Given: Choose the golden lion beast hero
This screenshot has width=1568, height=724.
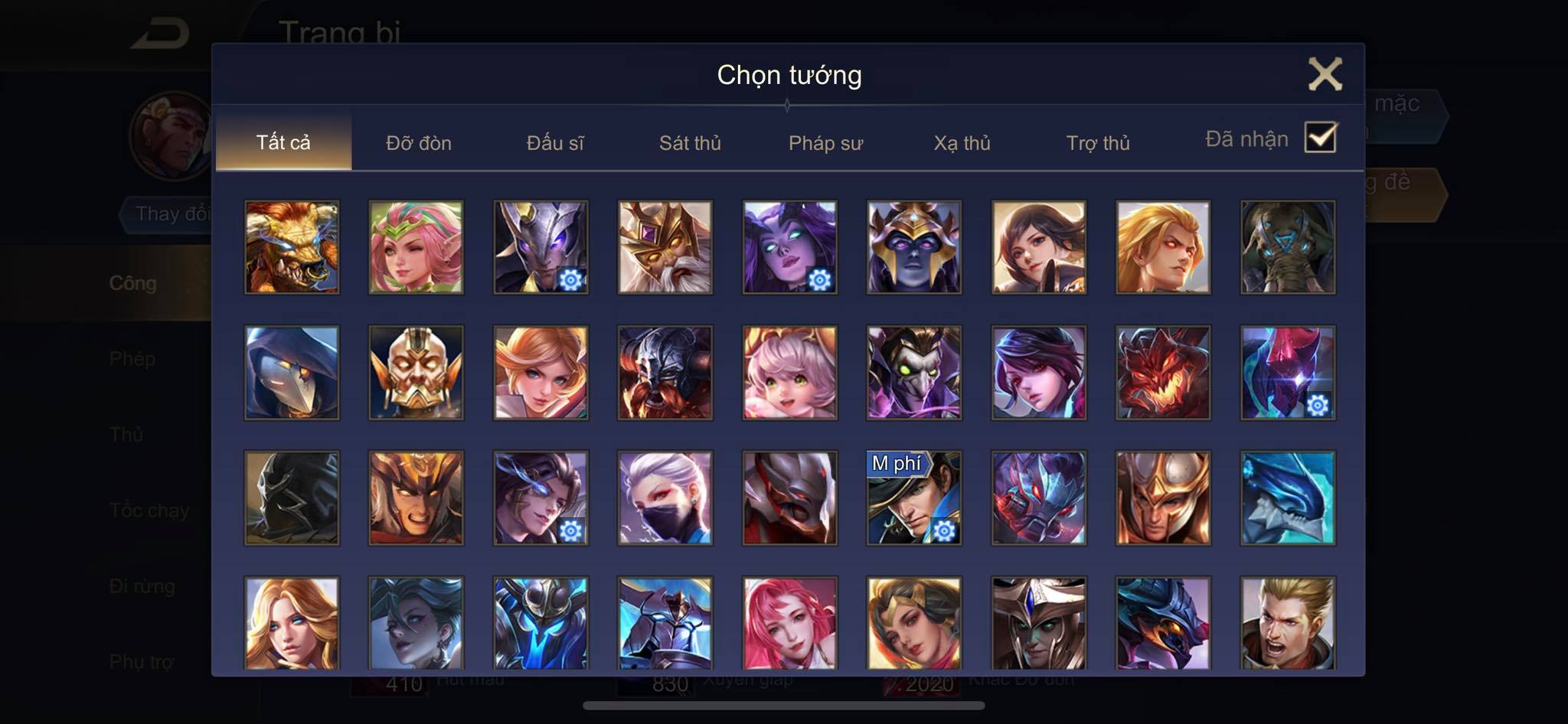Looking at the screenshot, I should pyautogui.click(x=292, y=247).
